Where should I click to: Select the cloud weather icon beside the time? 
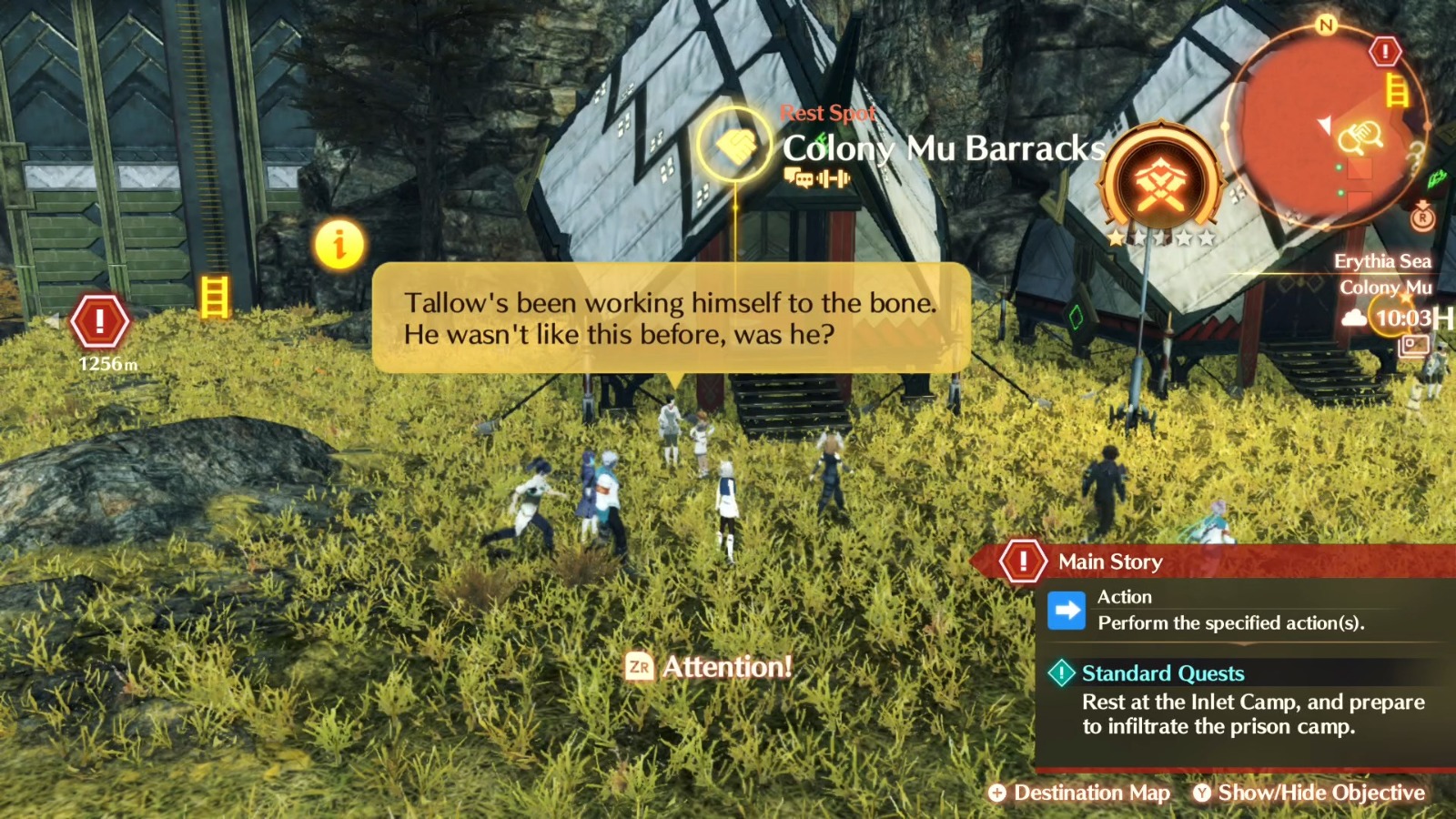point(1356,318)
